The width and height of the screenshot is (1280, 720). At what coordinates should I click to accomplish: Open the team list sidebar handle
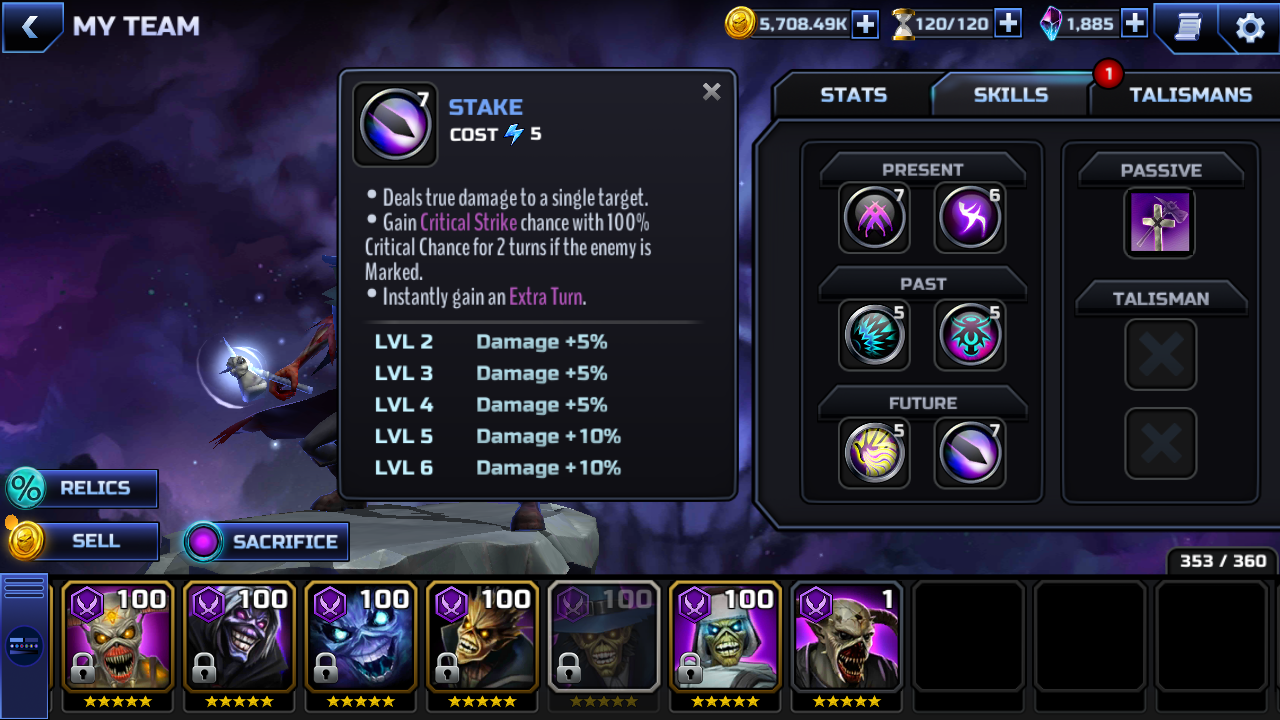pos(24,645)
